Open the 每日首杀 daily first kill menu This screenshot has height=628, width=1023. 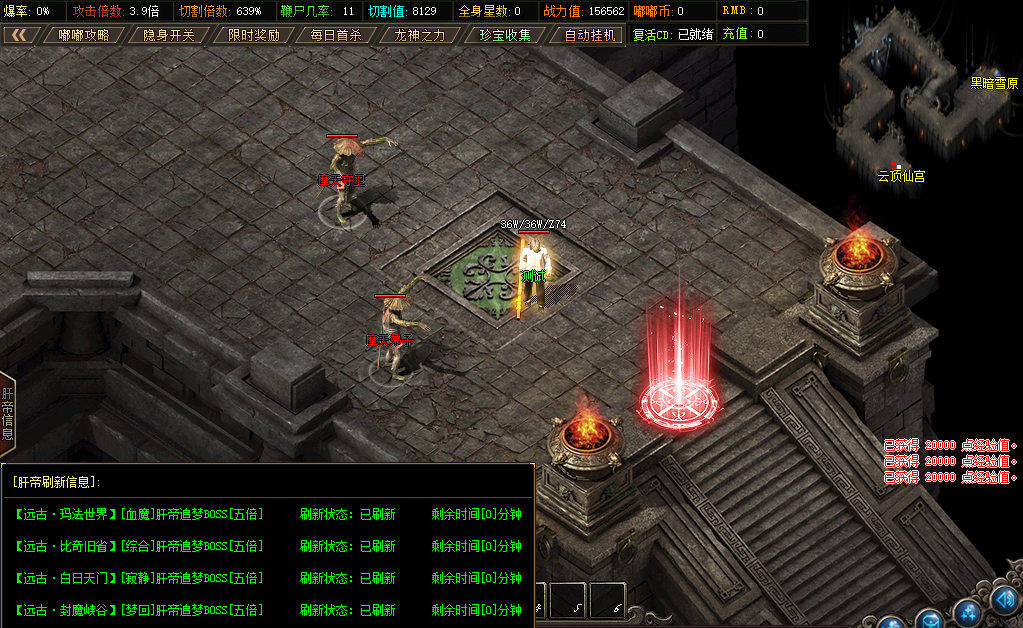pyautogui.click(x=336, y=35)
